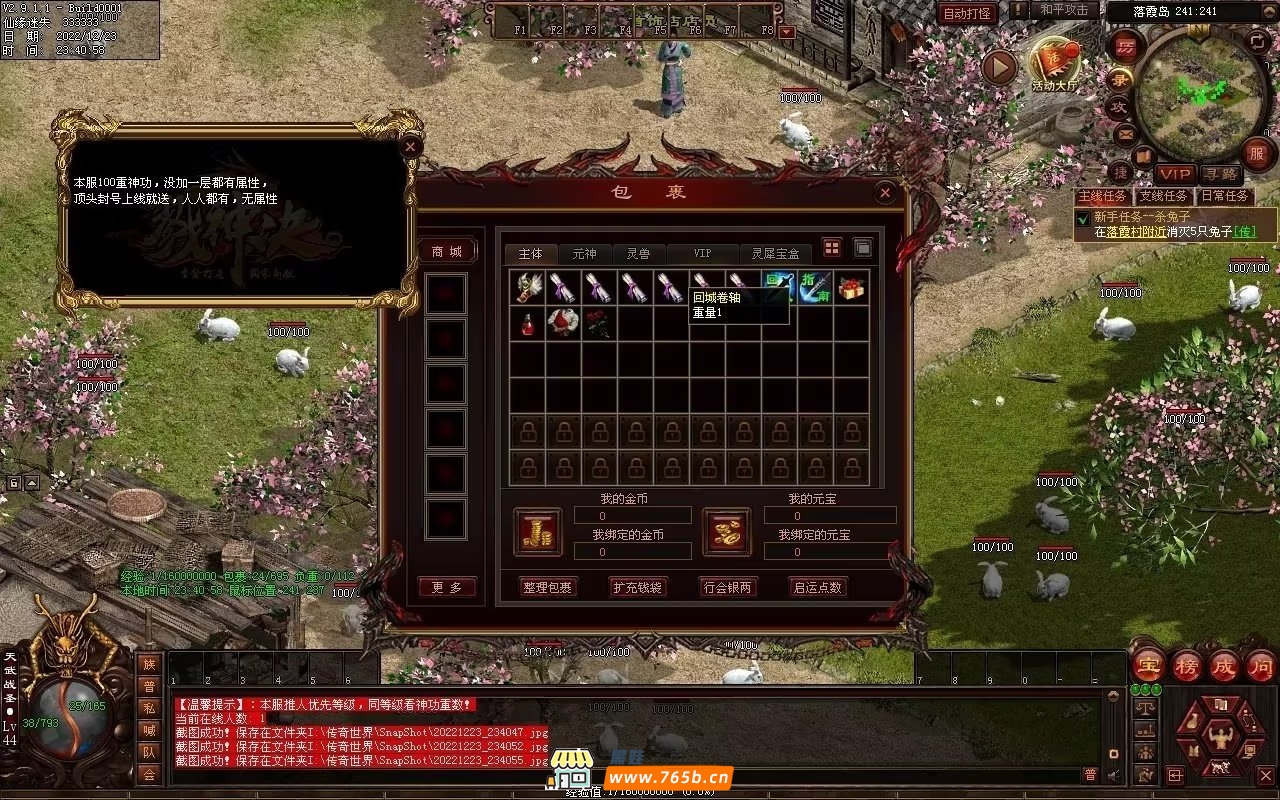The image size is (1280, 800).
Task: Open the 商城 shop from the bag
Action: [x=446, y=251]
